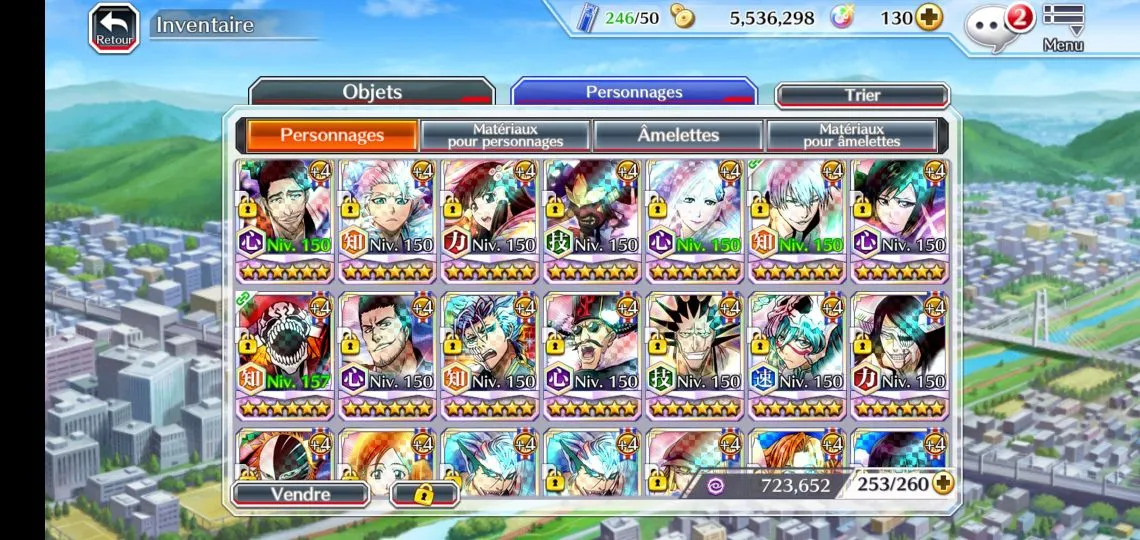Choose the bearded man character in first slot

point(284,219)
